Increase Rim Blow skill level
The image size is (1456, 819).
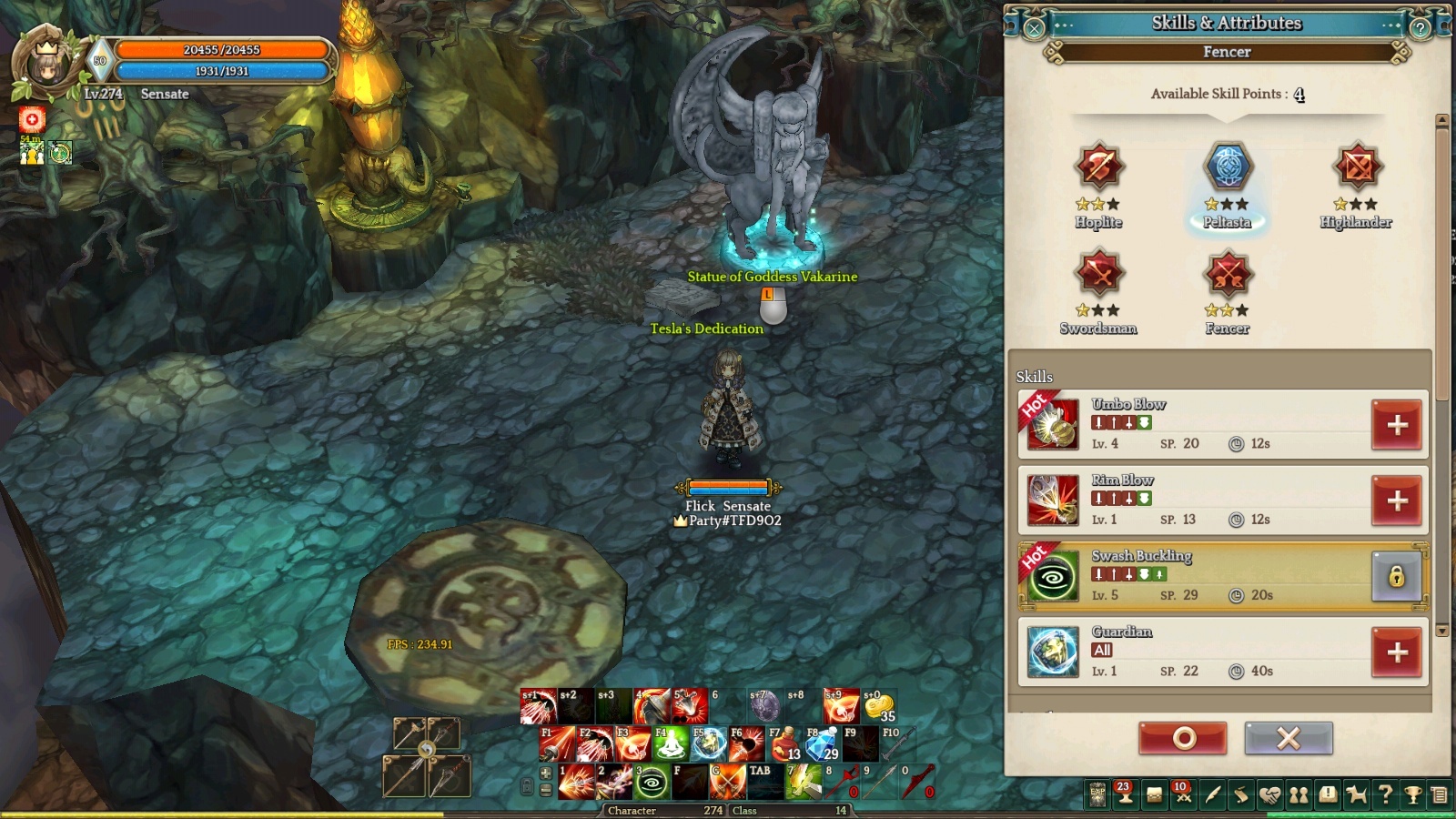(x=1397, y=500)
